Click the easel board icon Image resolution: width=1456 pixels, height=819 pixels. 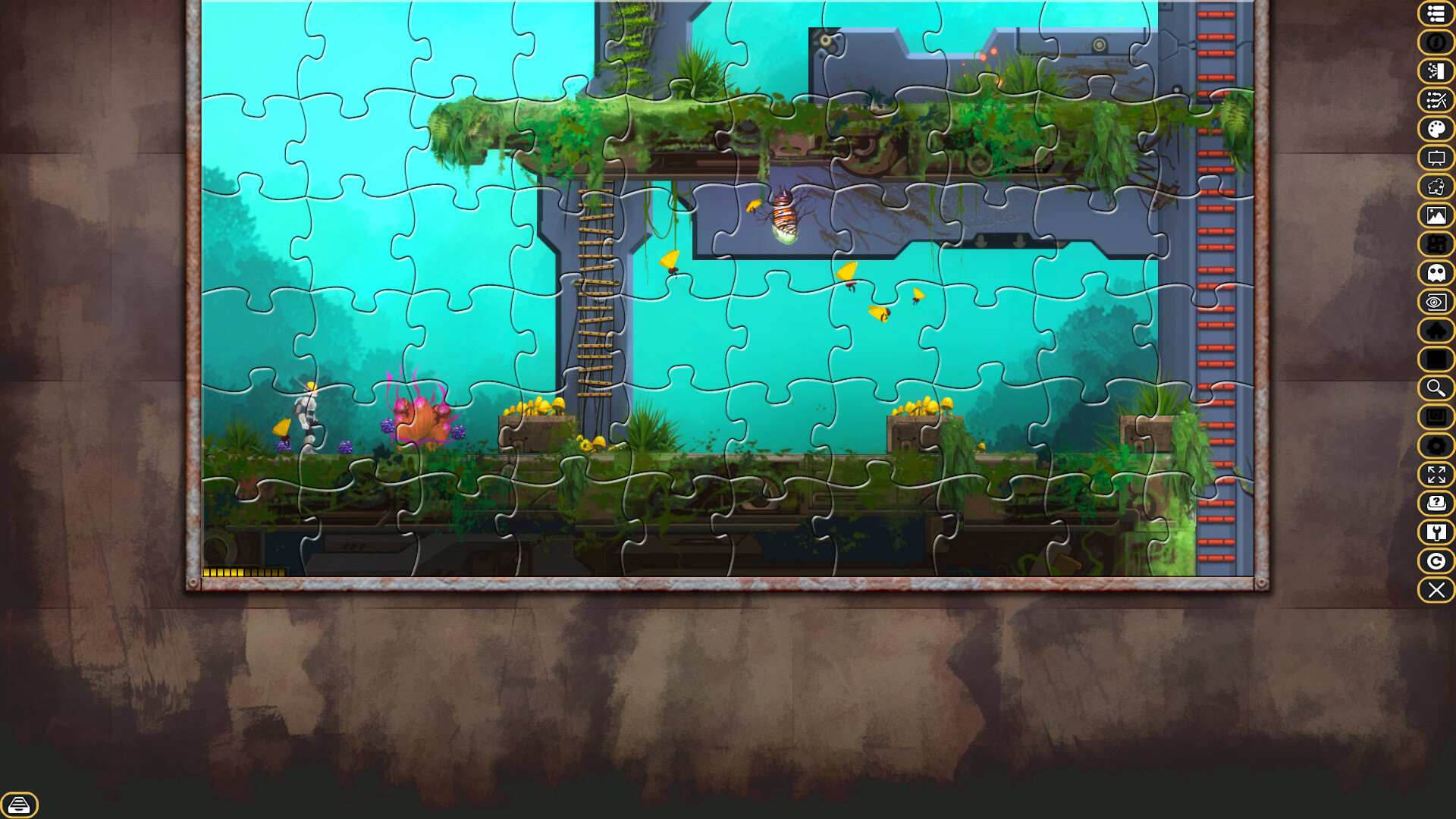point(1436,158)
